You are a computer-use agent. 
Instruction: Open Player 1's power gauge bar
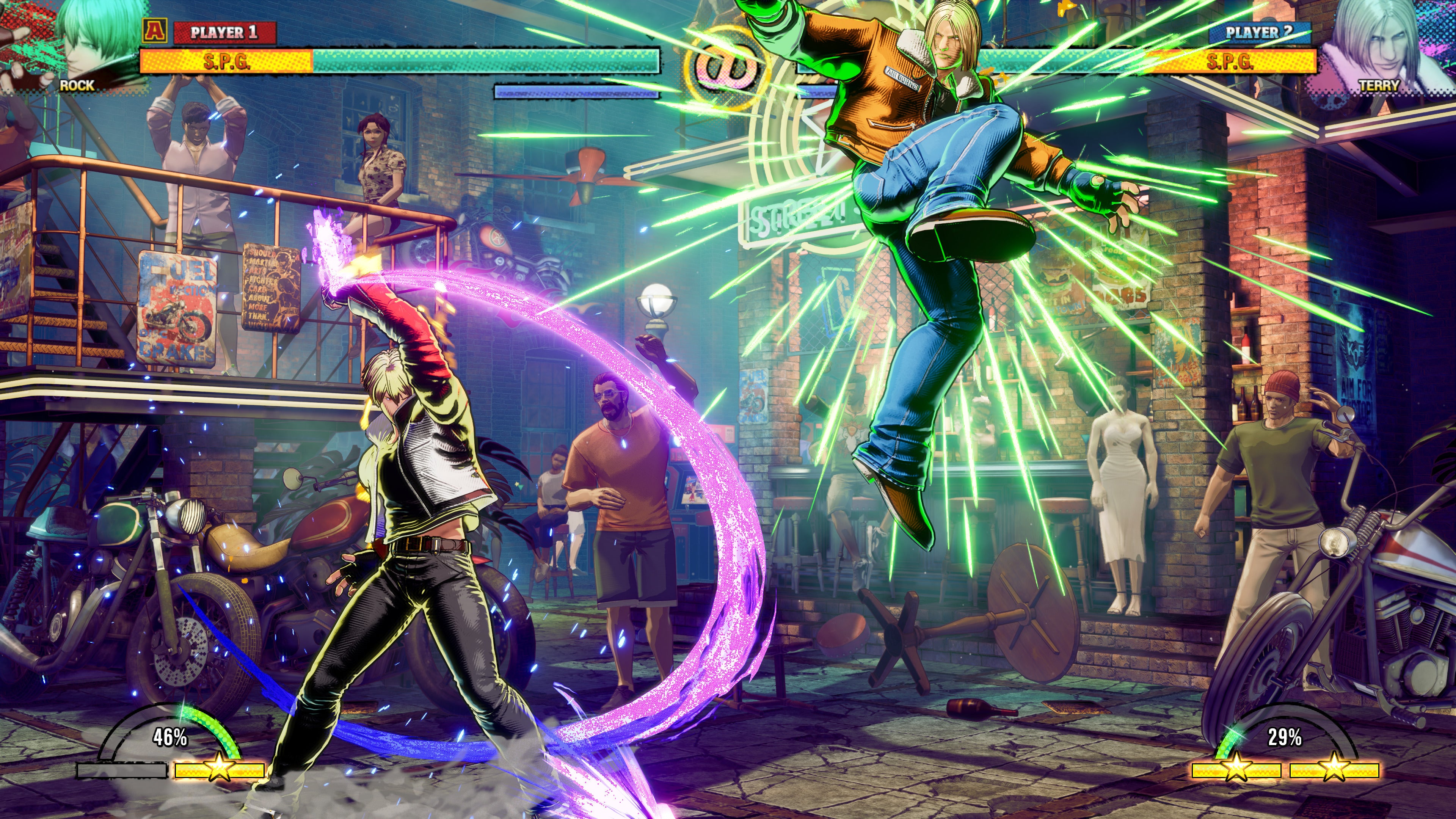point(576,91)
